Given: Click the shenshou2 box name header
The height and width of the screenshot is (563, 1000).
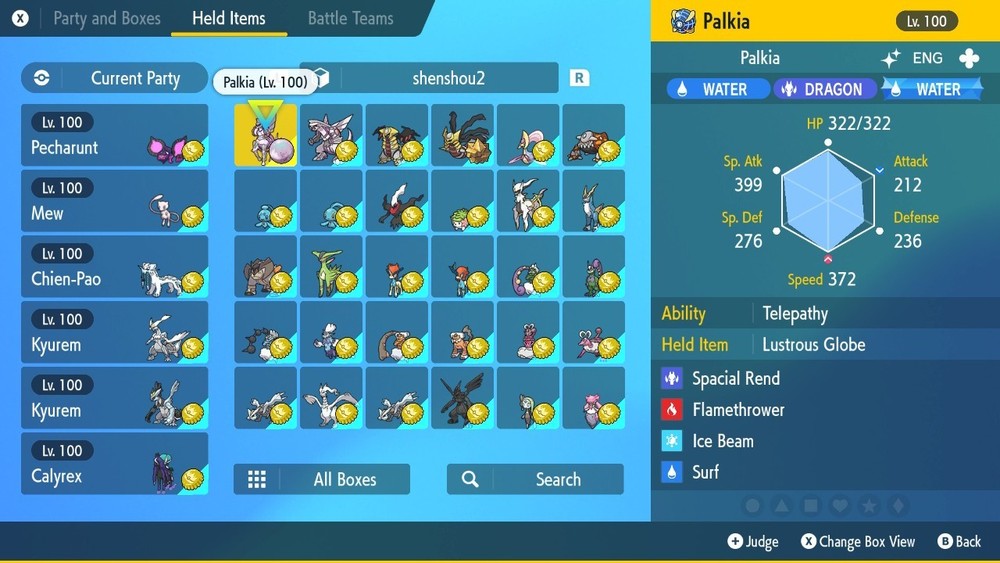Looking at the screenshot, I should point(447,78).
